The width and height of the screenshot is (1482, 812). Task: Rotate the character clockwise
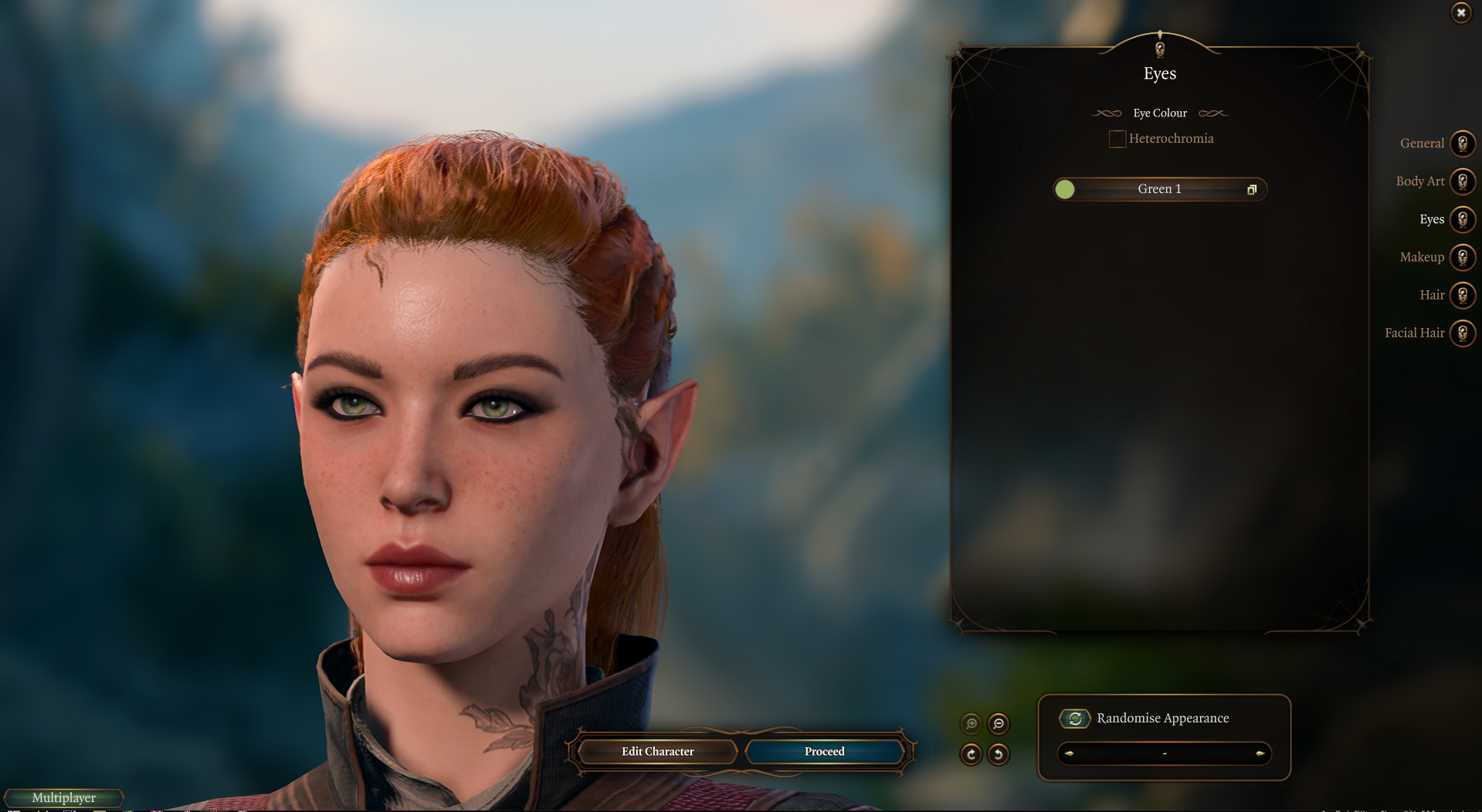[x=972, y=754]
